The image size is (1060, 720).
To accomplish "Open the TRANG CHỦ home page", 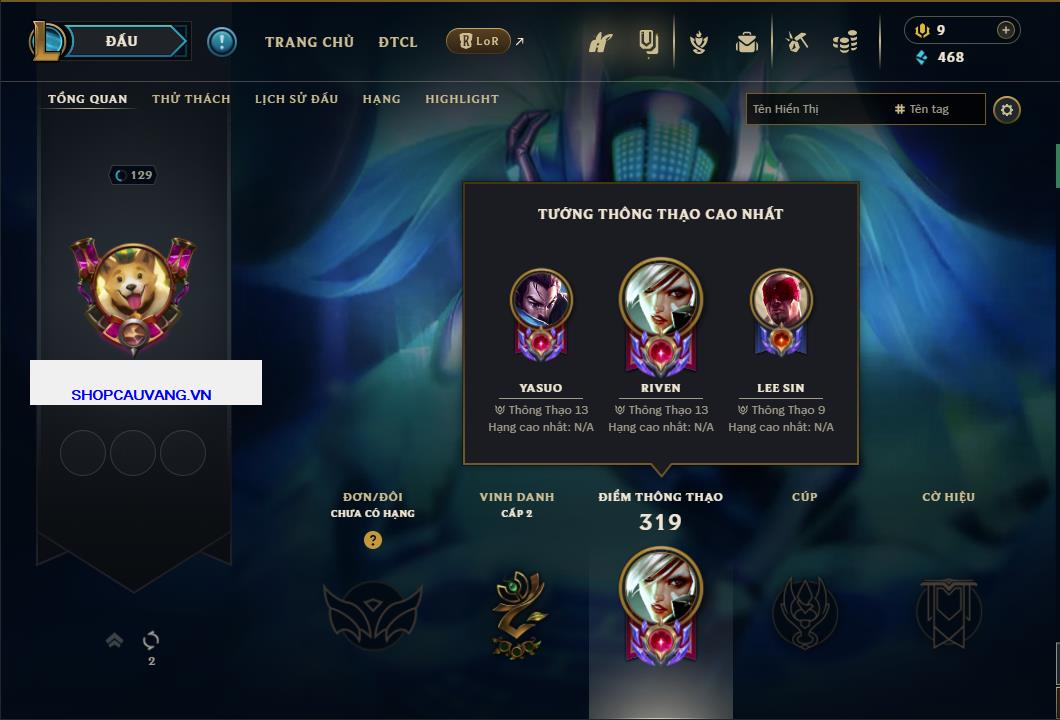I will 309,42.
